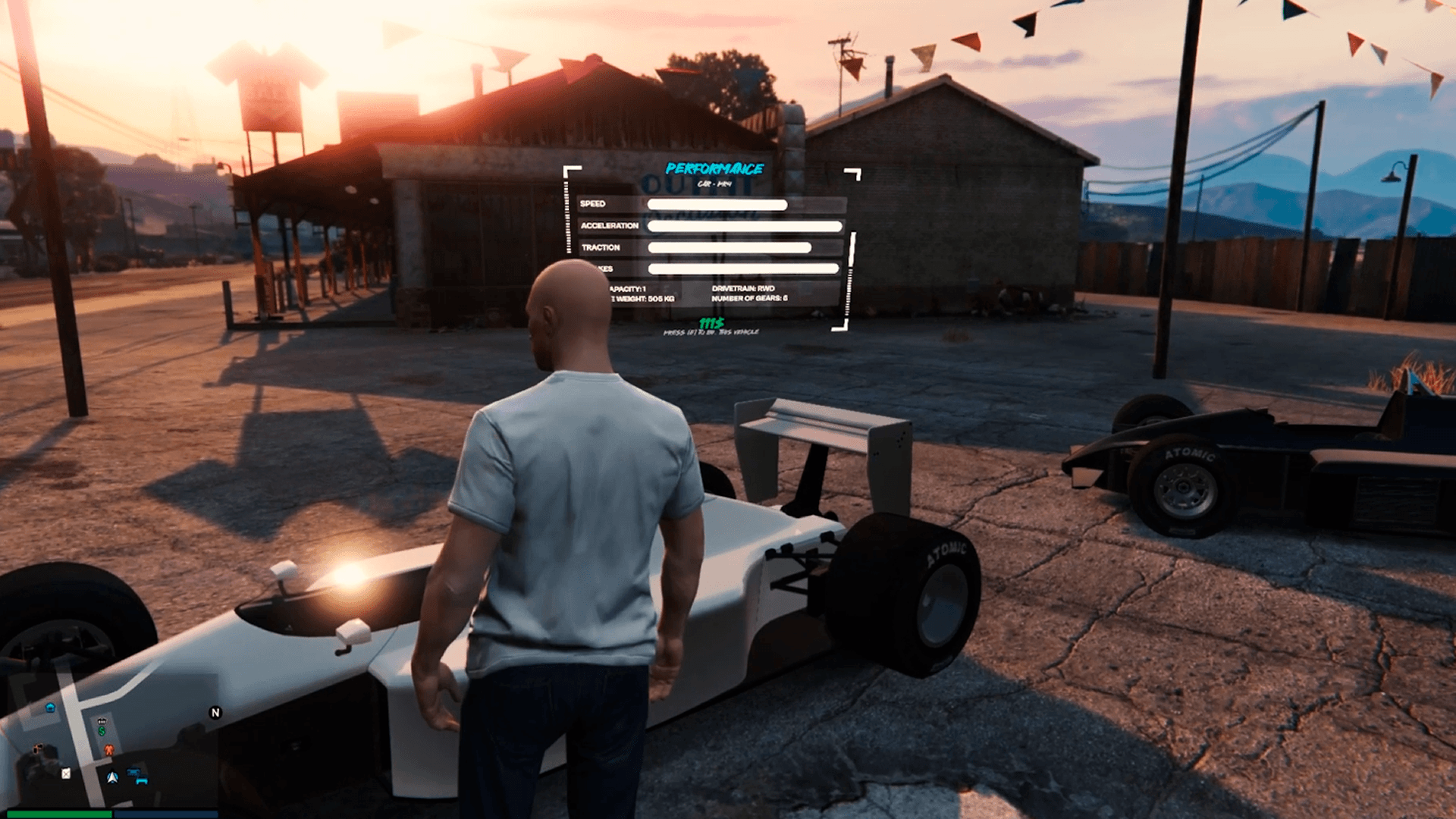Click the N compass indicator on the minimap
The height and width of the screenshot is (819, 1456).
[x=216, y=712]
